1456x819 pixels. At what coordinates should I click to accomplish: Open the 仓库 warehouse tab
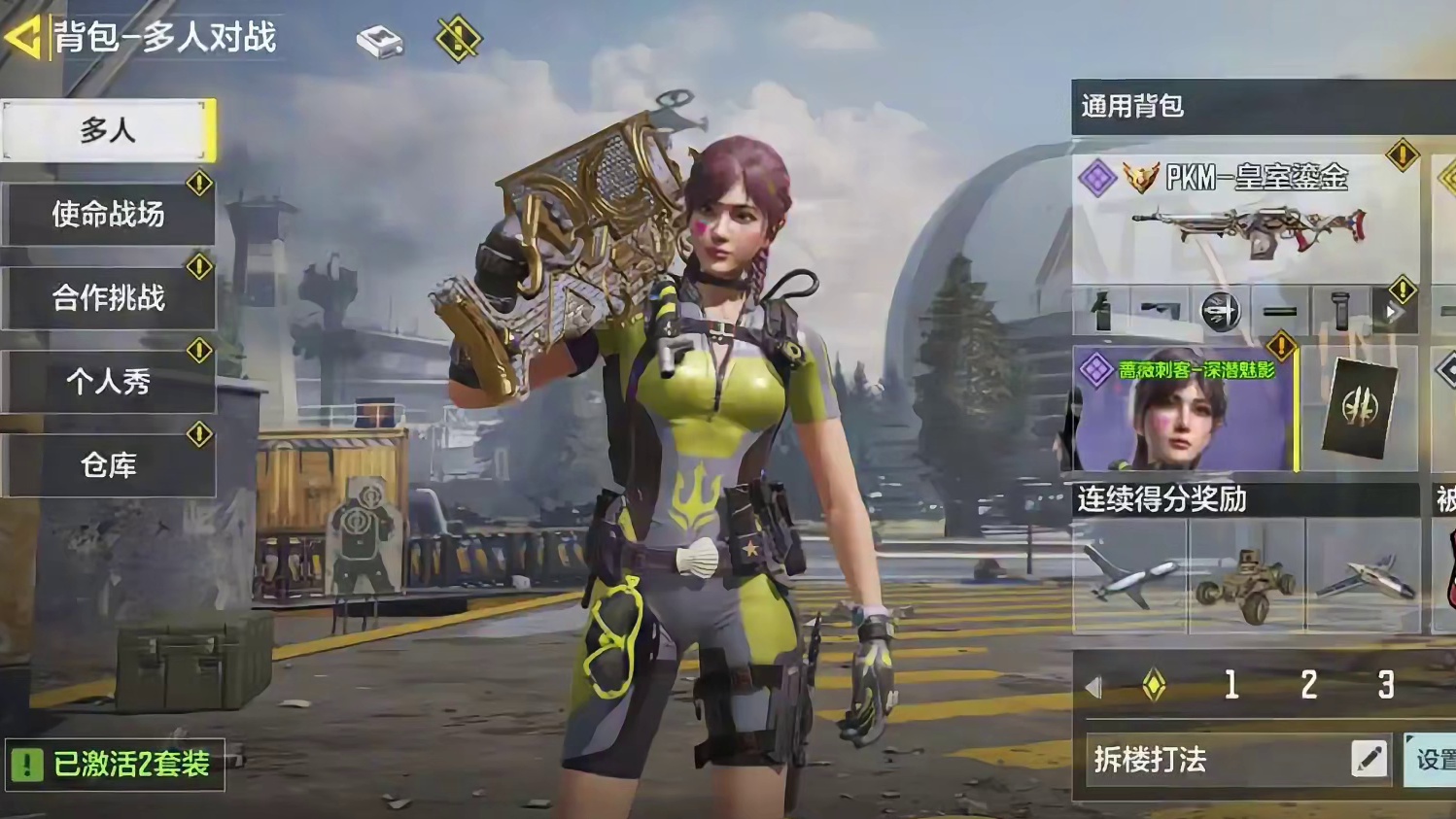108,464
